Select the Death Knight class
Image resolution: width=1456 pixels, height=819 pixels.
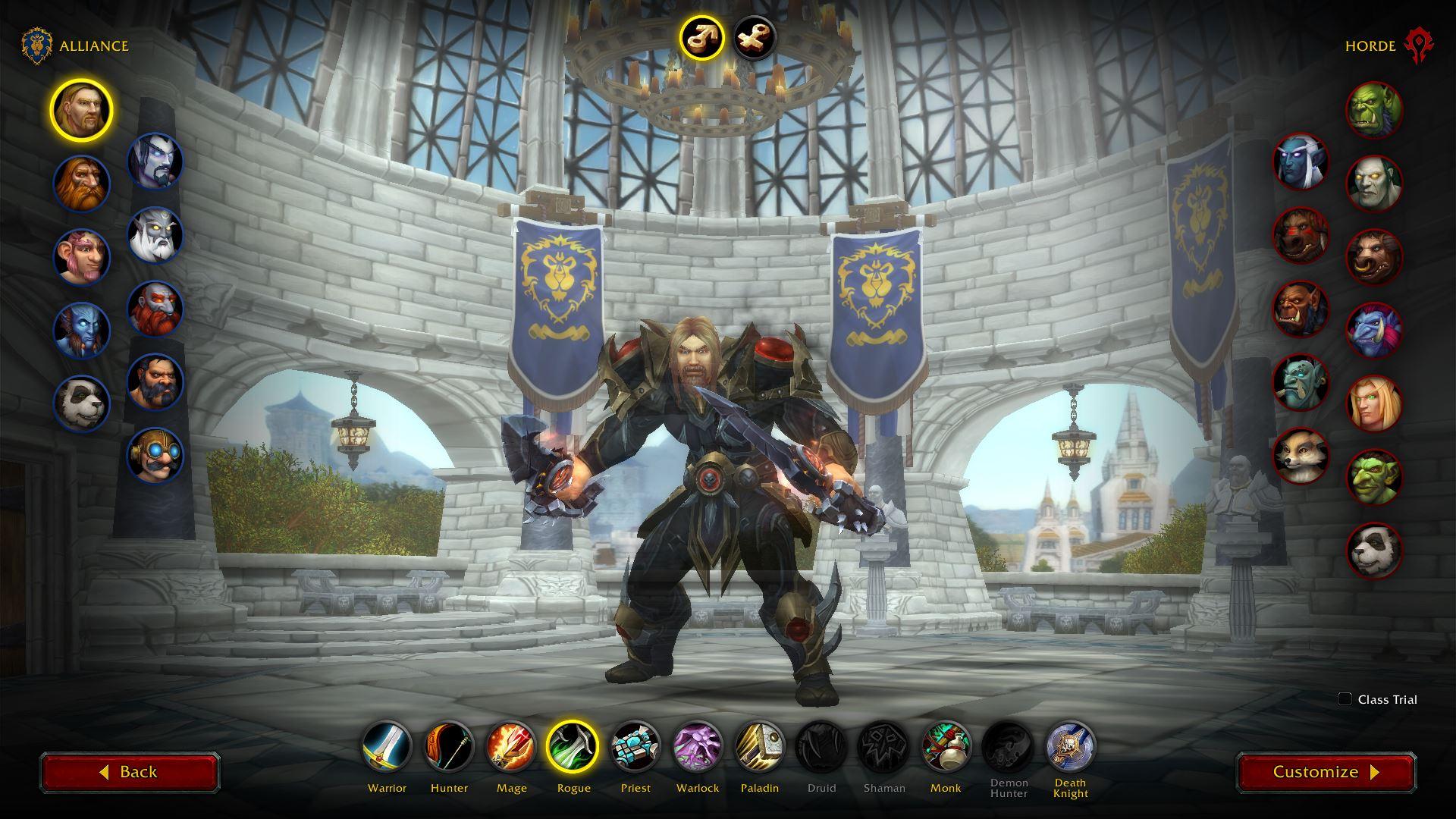coord(1070,746)
